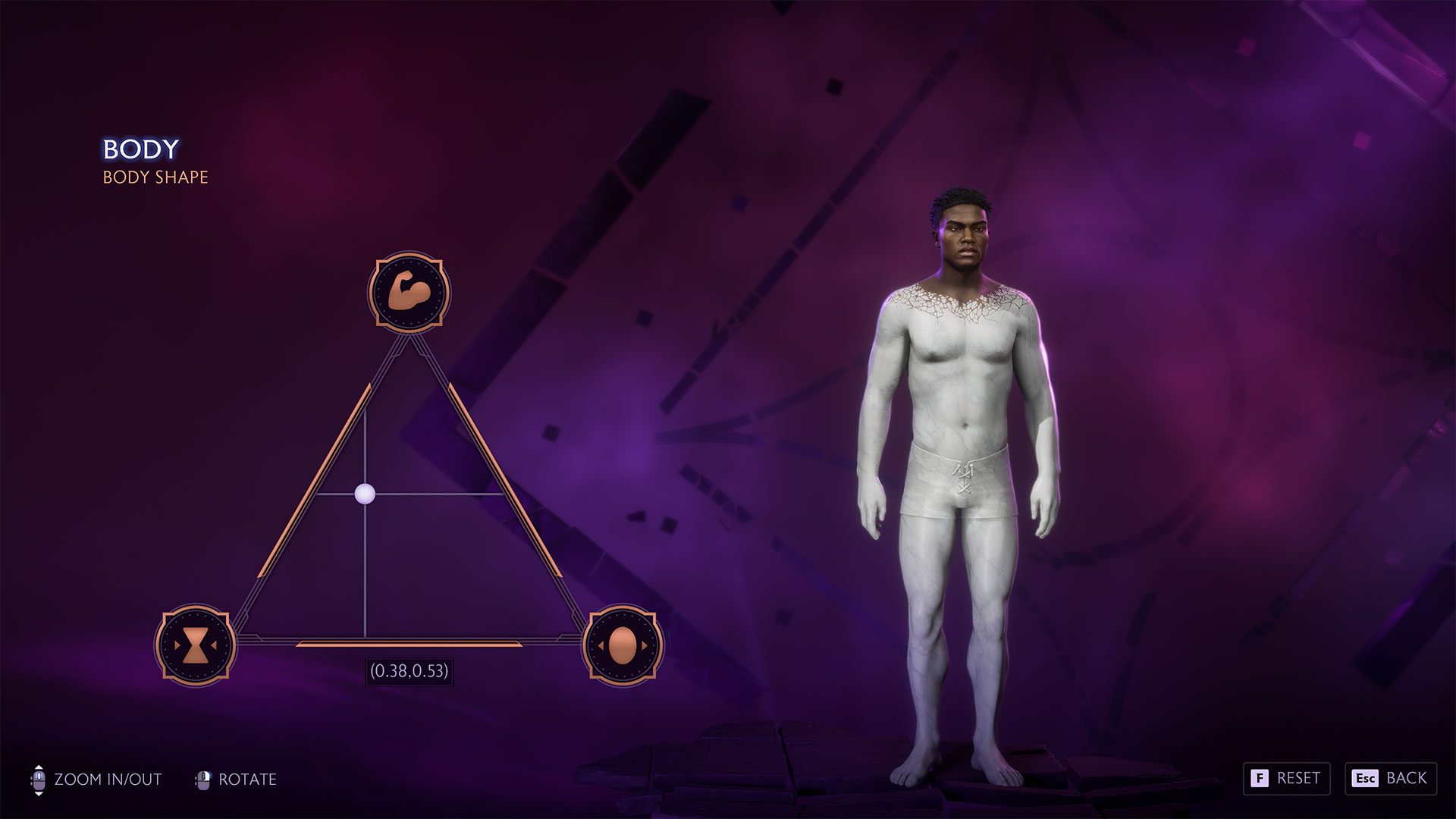
Task: Click the F key badge on Reset
Action: click(1260, 778)
